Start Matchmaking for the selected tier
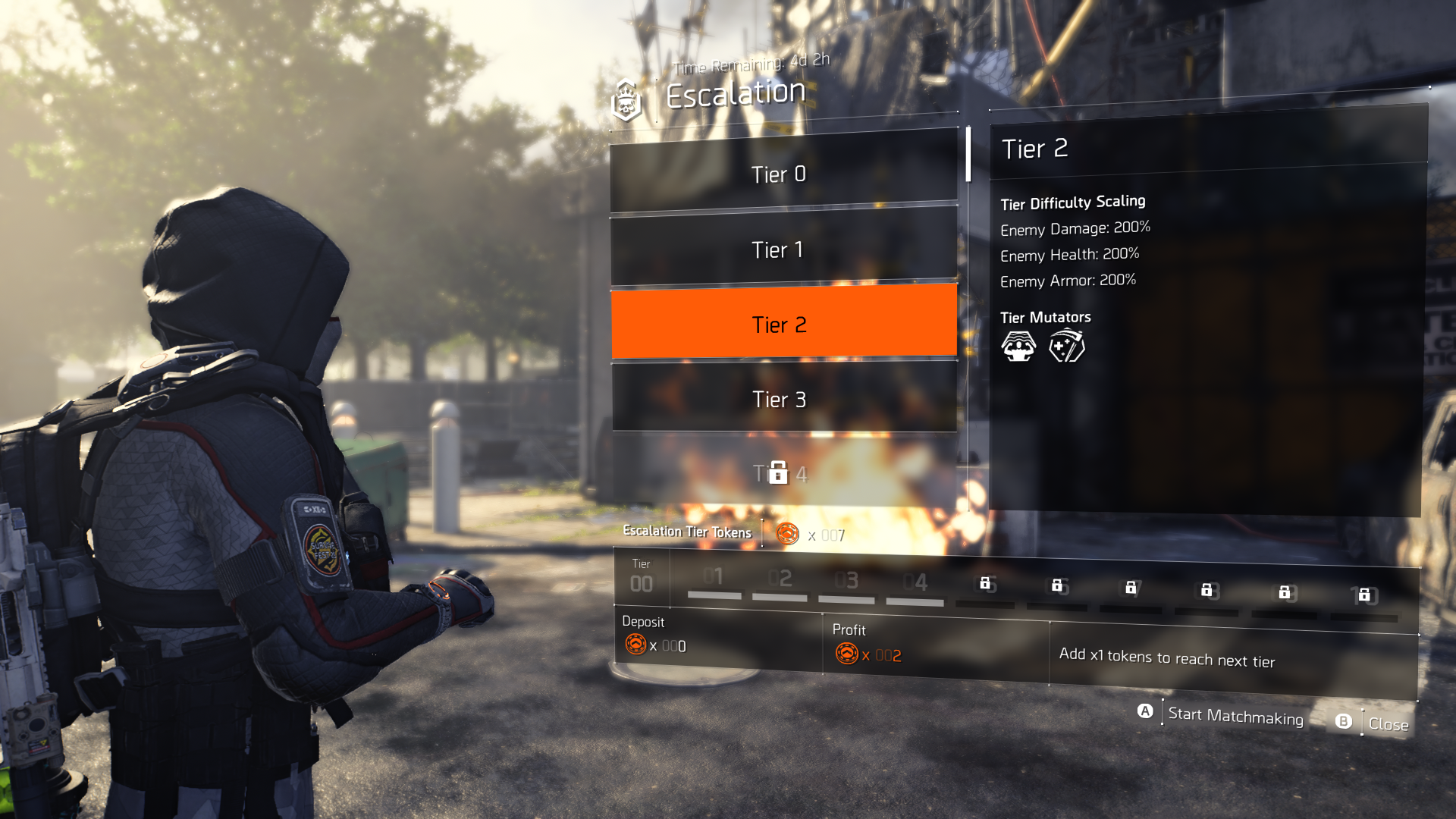1456x819 pixels. 1235,716
